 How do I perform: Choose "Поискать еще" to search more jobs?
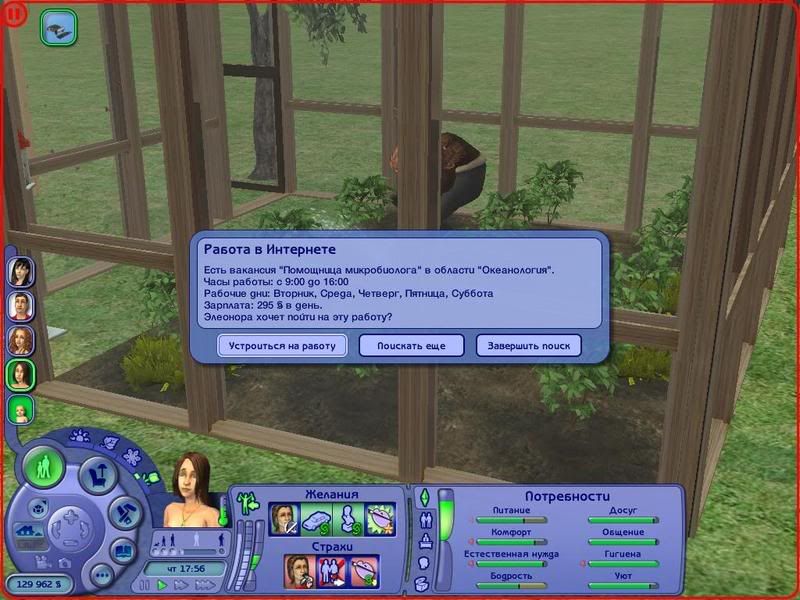click(412, 345)
